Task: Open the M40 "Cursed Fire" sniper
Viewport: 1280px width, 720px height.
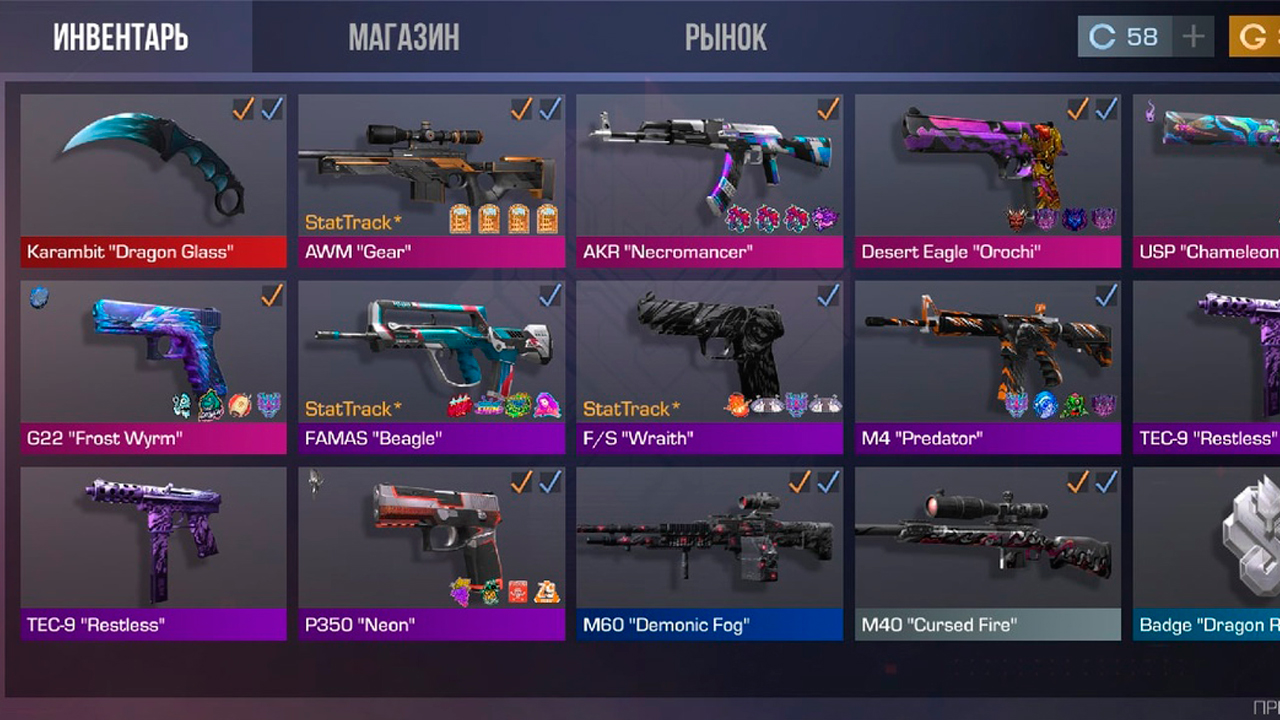Action: 987,553
